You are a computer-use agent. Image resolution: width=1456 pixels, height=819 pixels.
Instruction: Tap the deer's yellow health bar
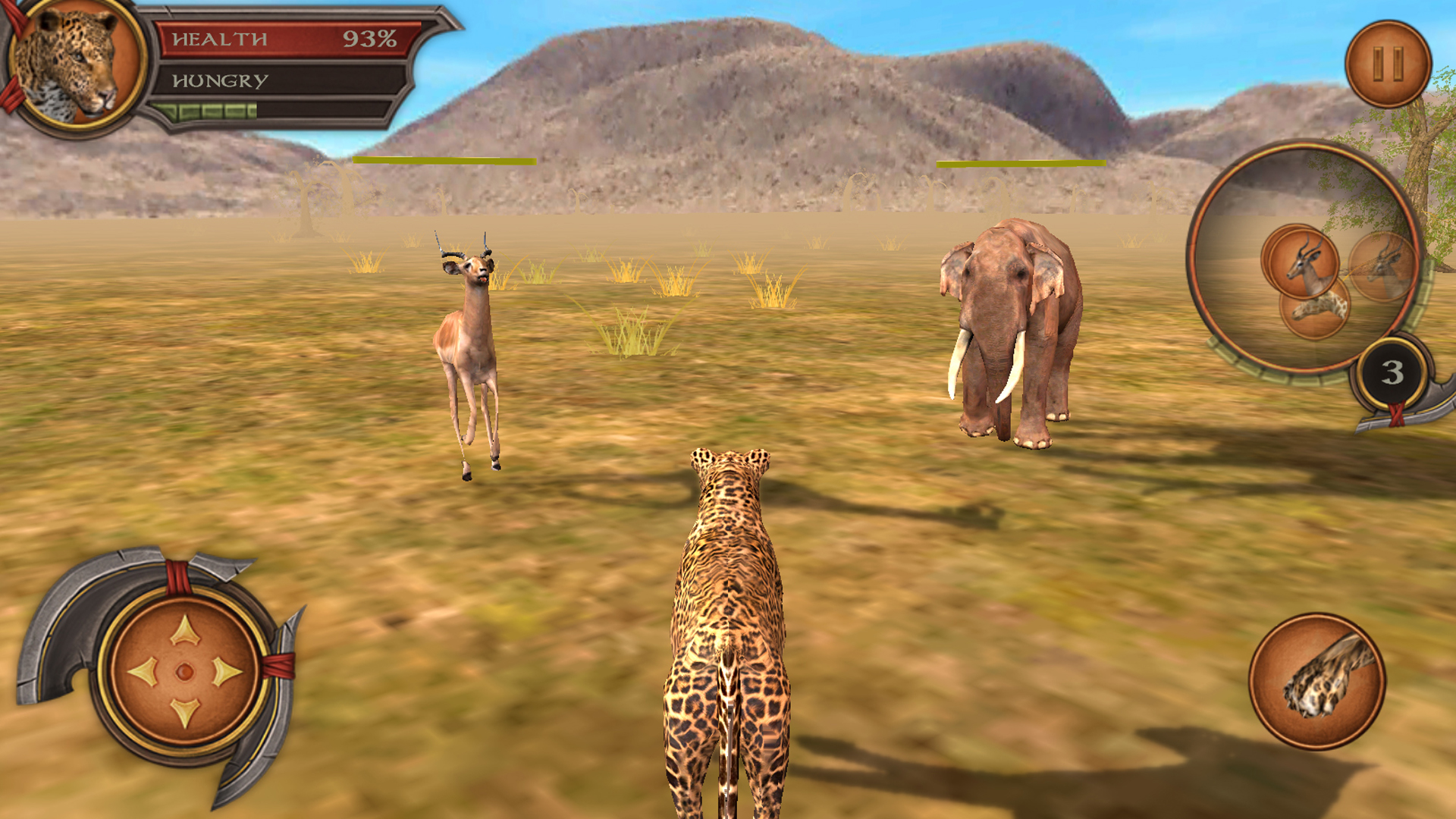click(x=444, y=160)
